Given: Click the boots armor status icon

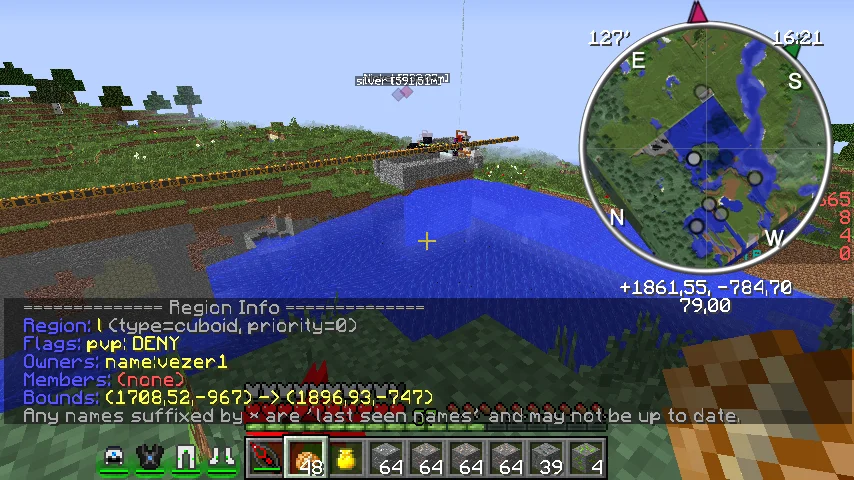Looking at the screenshot, I should (x=222, y=458).
